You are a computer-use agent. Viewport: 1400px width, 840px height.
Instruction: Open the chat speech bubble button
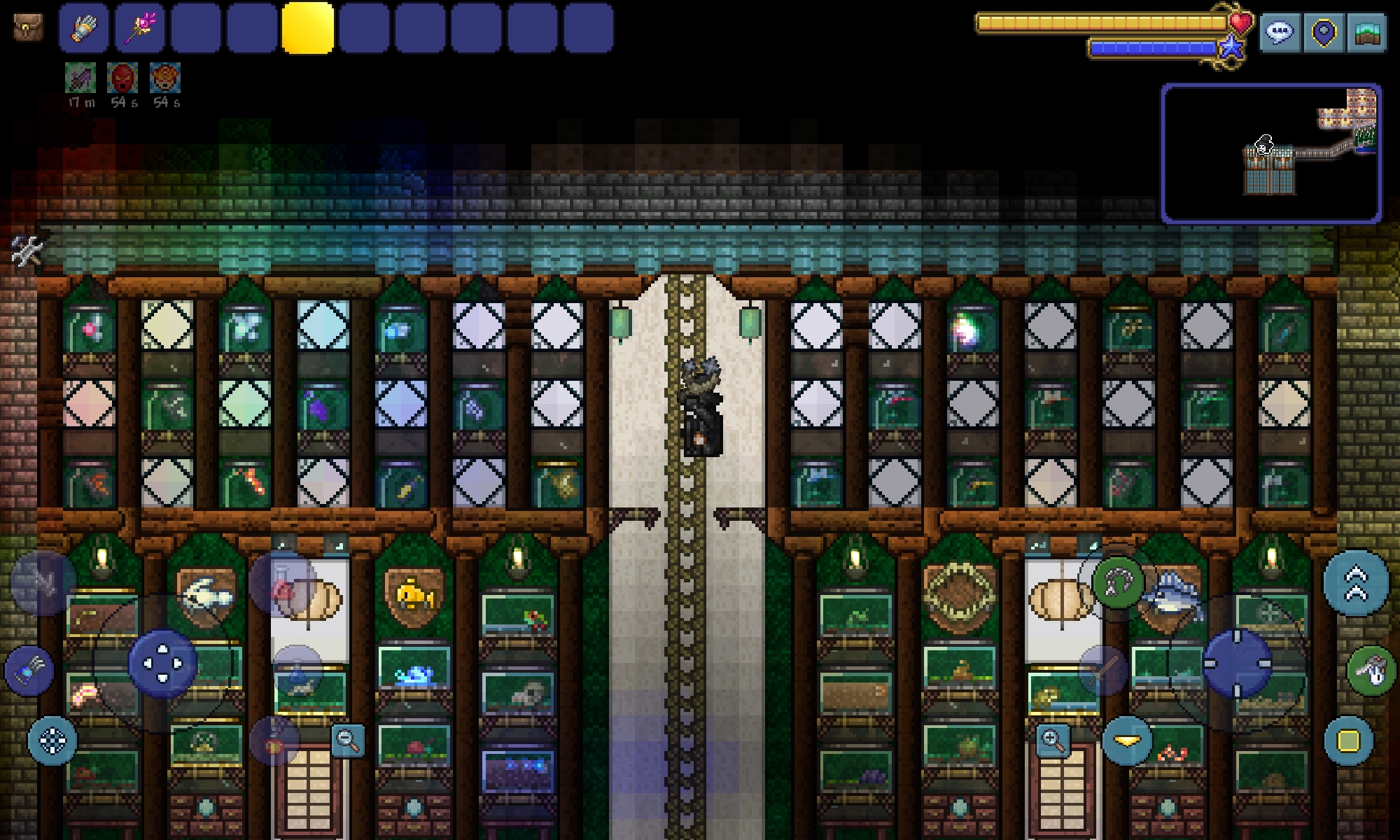coord(1280,32)
